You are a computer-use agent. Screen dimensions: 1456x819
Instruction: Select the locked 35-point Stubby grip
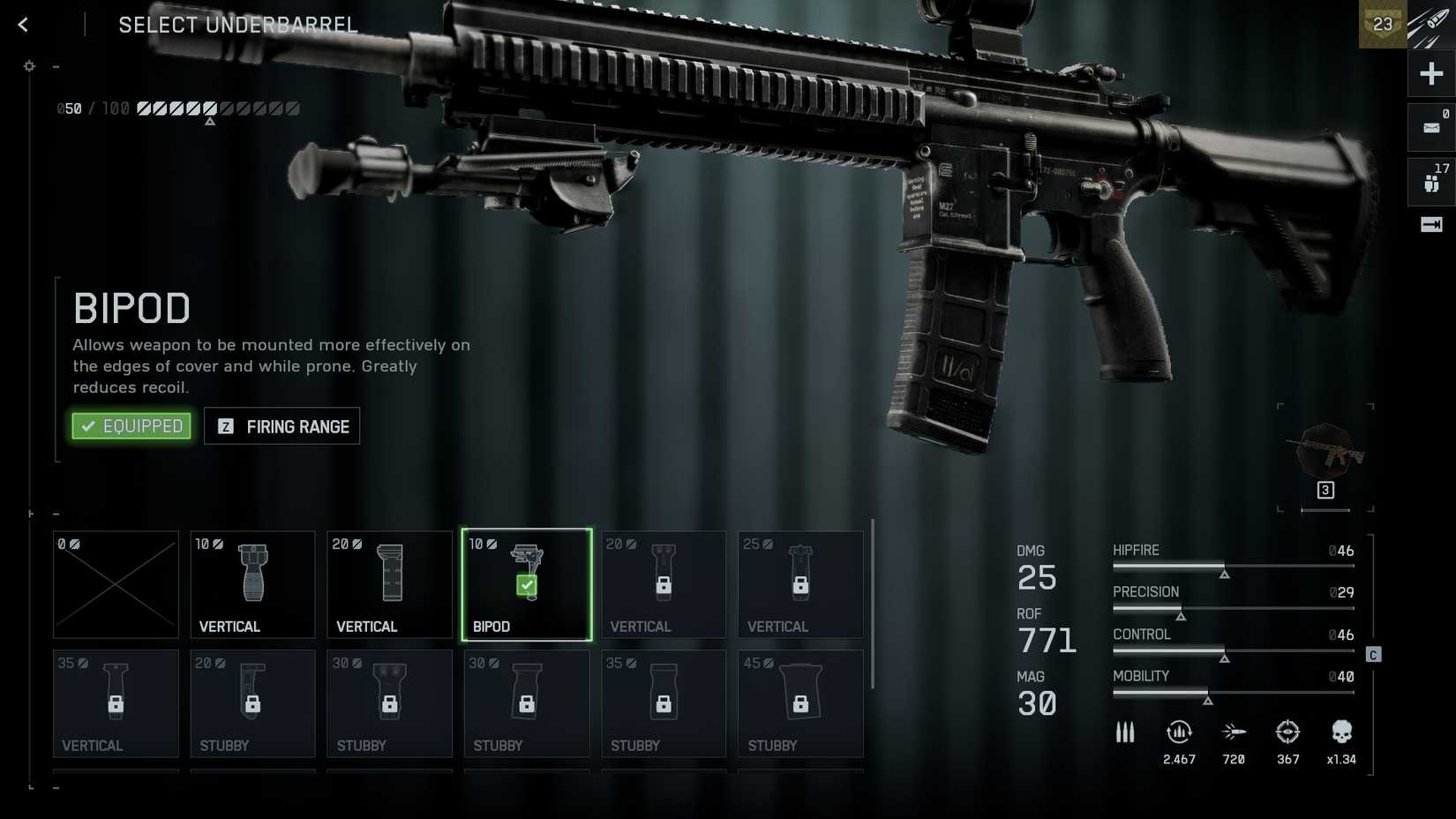coord(664,703)
